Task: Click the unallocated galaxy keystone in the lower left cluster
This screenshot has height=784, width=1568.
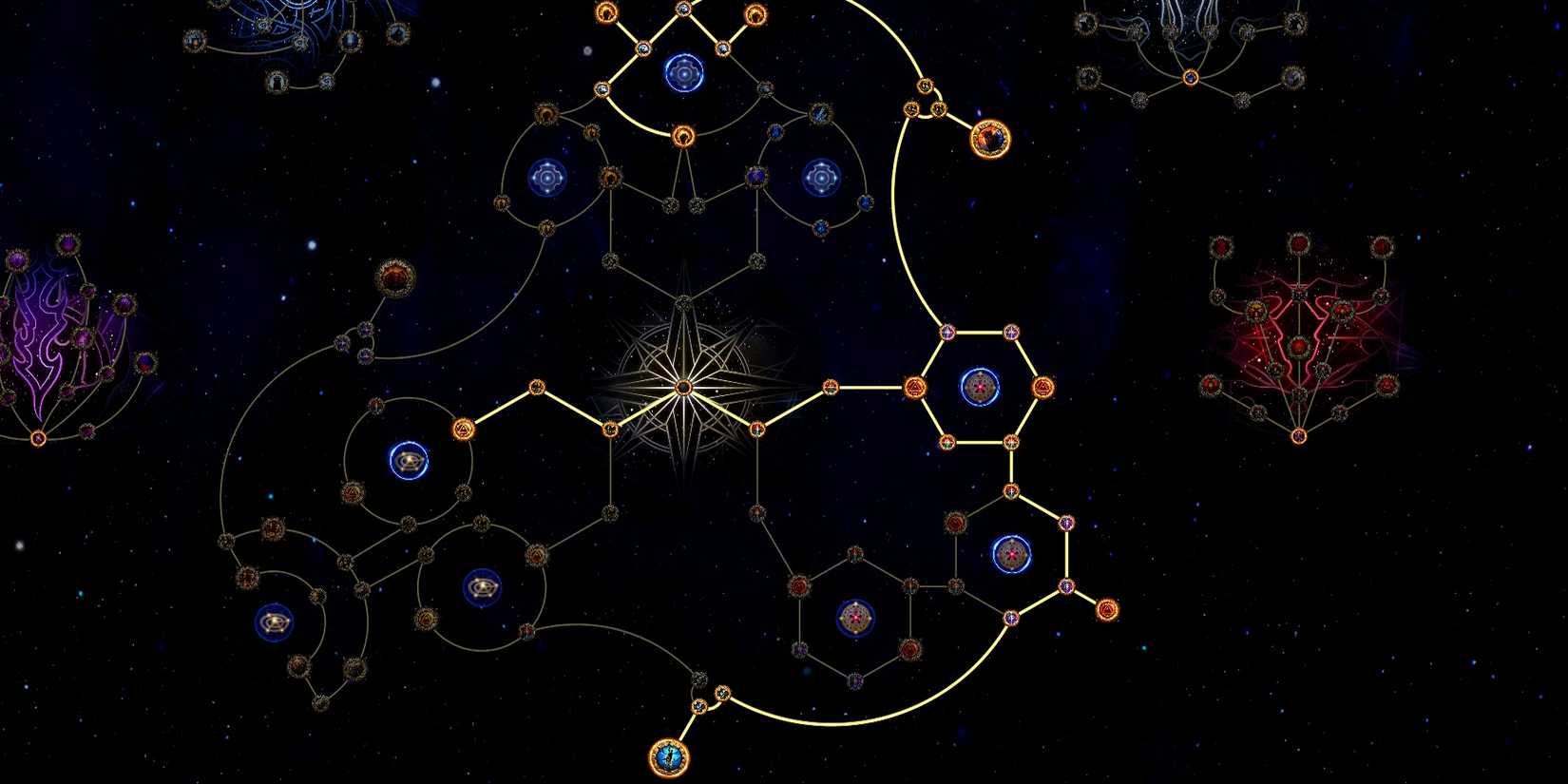Action: 275,623
